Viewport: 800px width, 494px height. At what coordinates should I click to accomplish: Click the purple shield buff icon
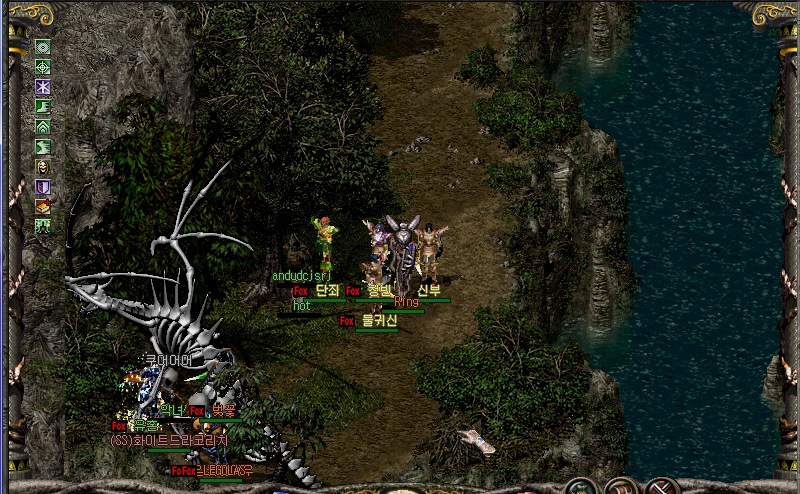pos(43,186)
